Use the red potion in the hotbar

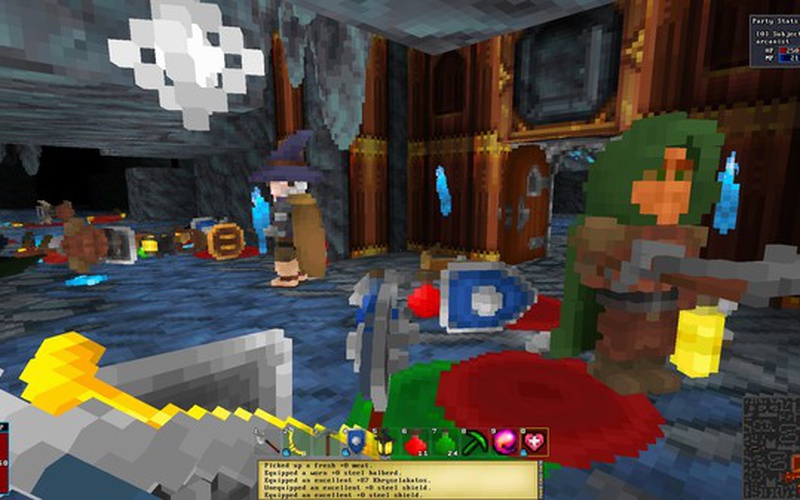414,440
